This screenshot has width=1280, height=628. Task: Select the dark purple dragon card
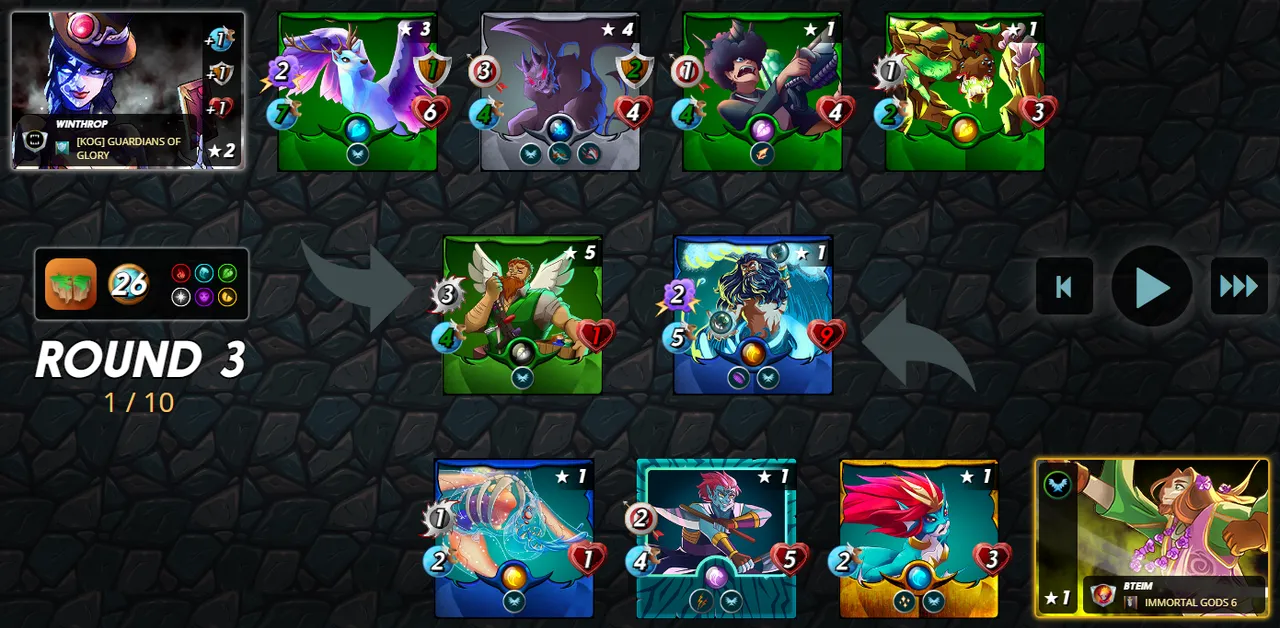pyautogui.click(x=560, y=92)
